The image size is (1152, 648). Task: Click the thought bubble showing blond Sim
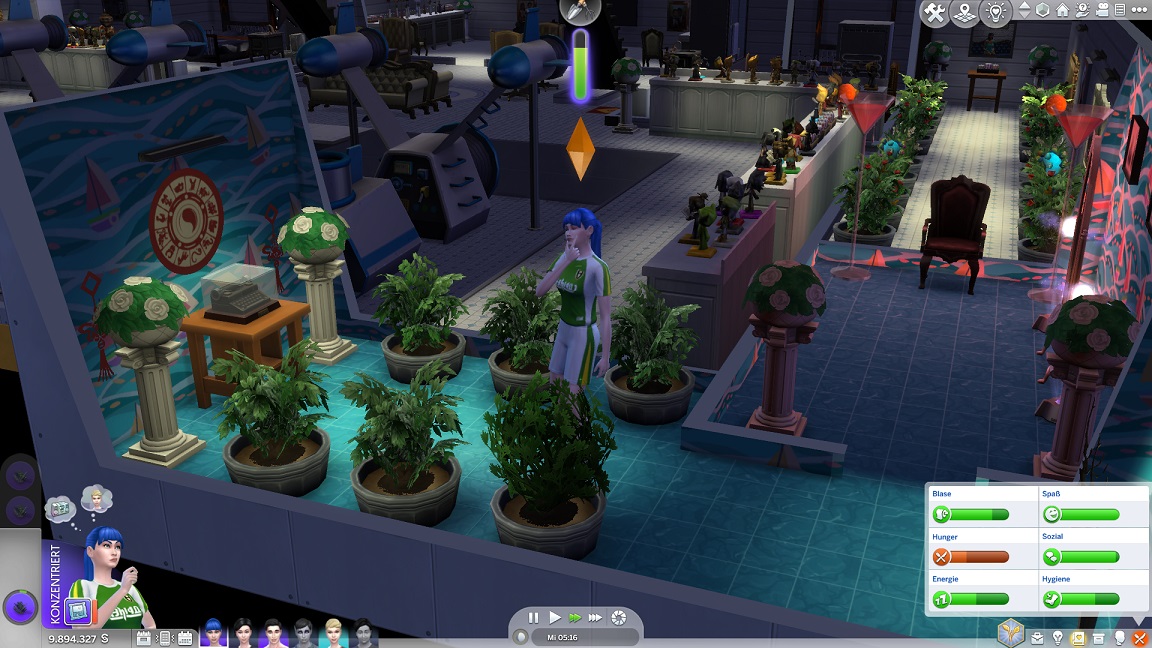coord(96,497)
